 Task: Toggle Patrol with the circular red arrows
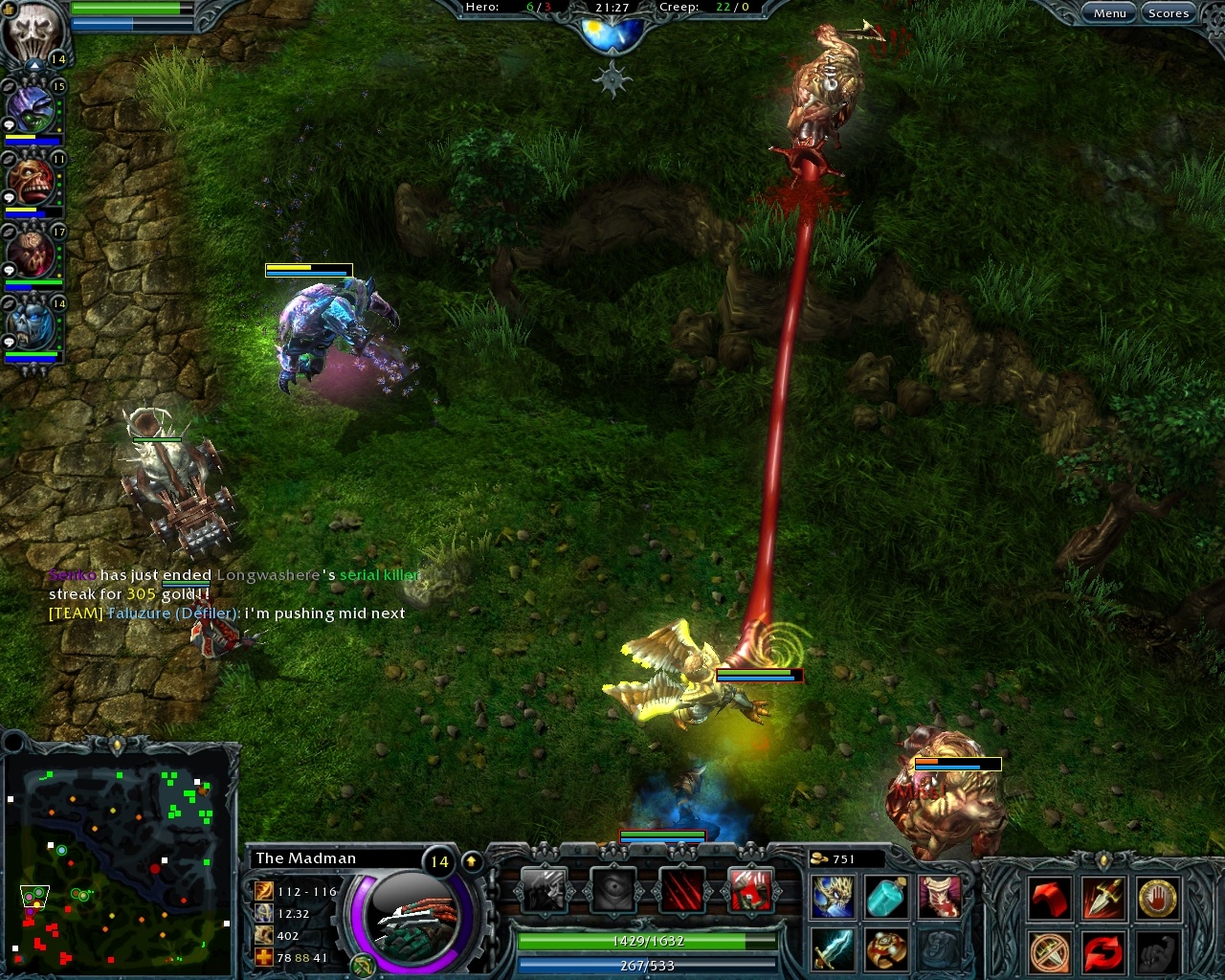(x=1104, y=952)
